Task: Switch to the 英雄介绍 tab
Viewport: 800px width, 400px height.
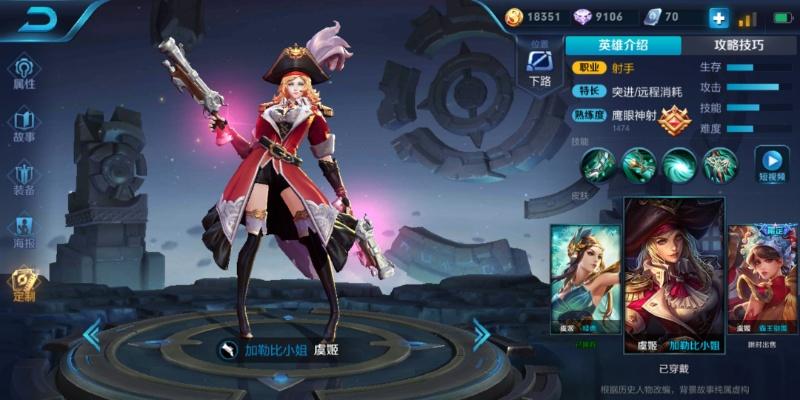Action: [623, 45]
